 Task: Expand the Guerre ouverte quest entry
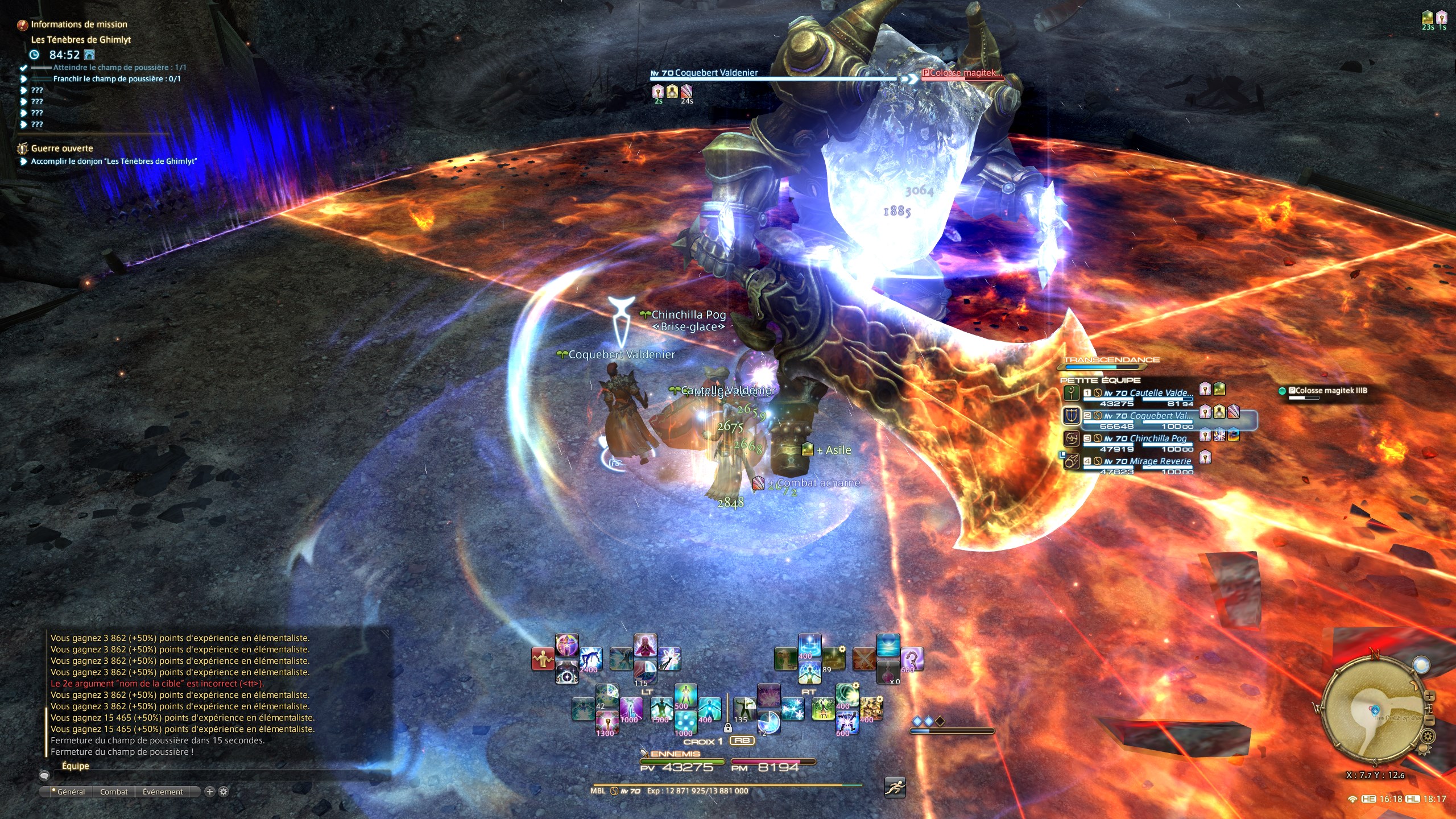click(61, 148)
